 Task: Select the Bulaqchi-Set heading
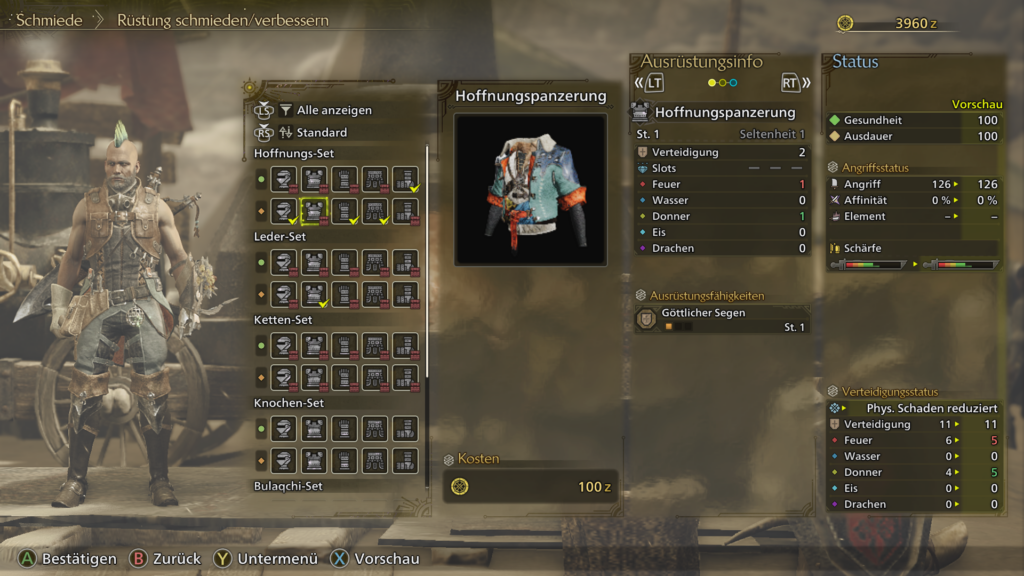pyautogui.click(x=295, y=486)
